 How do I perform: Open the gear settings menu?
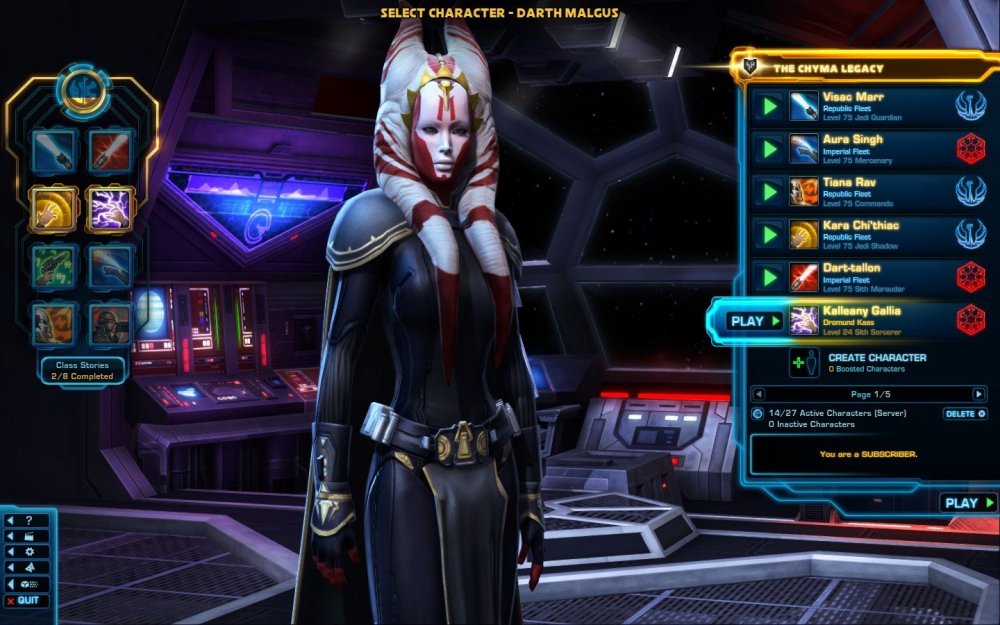pos(24,552)
